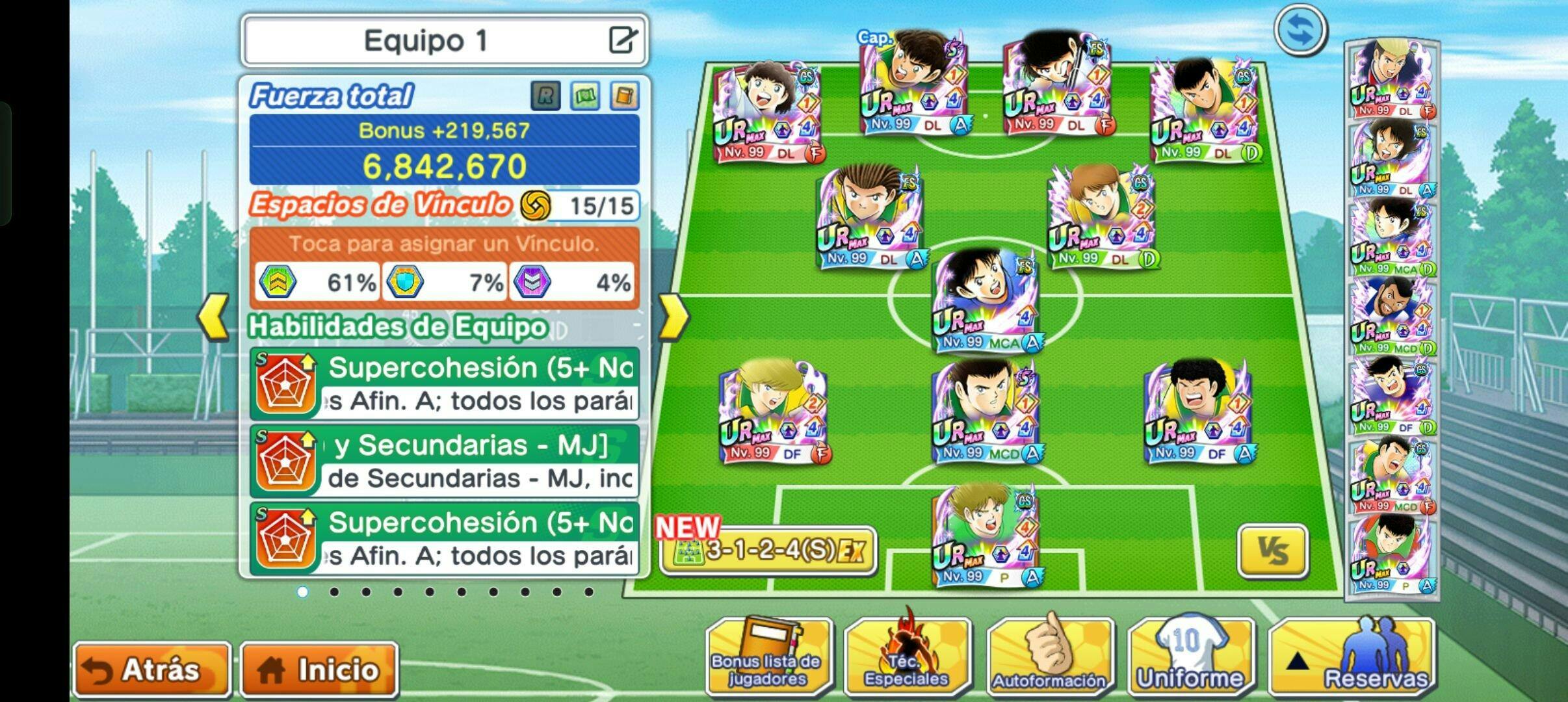
Task: Switch to the next team with right arrow
Action: tap(673, 317)
